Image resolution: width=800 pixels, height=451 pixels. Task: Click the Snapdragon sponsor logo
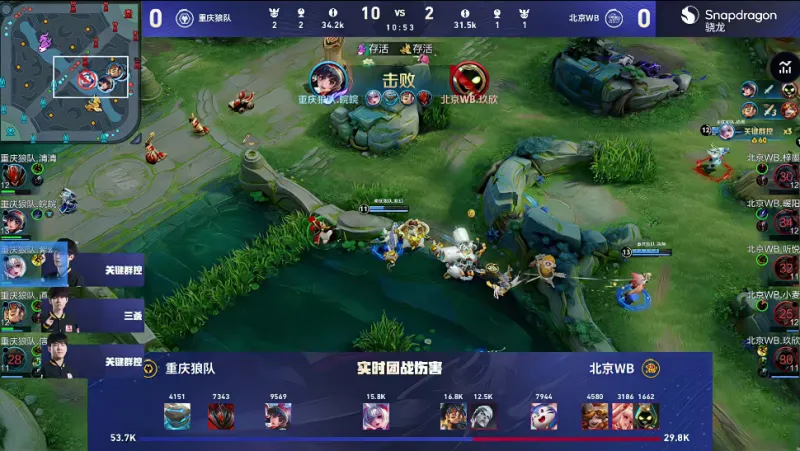point(727,18)
